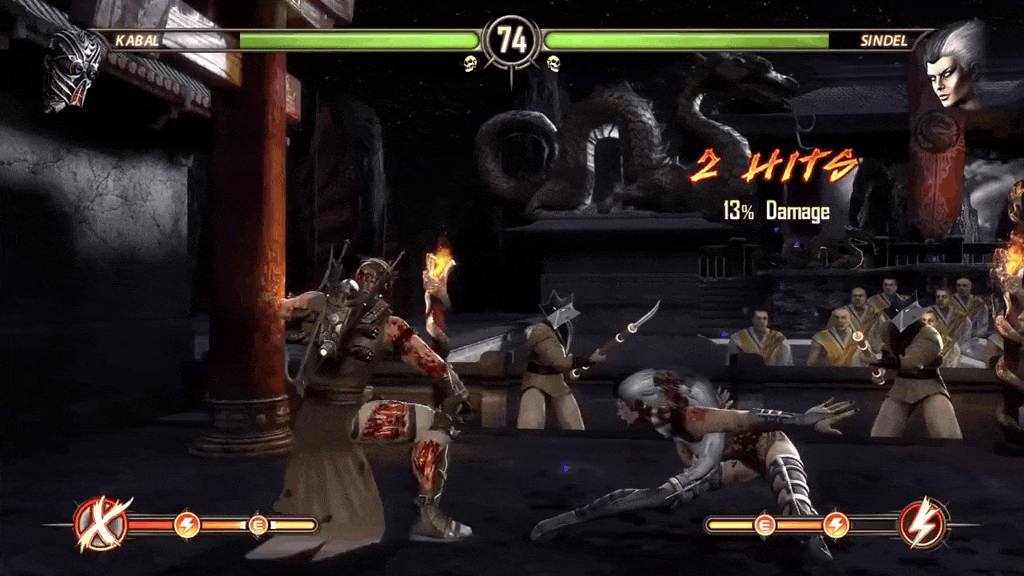Click Kabal's masked portrait icon
1024x576 pixels.
(74, 68)
